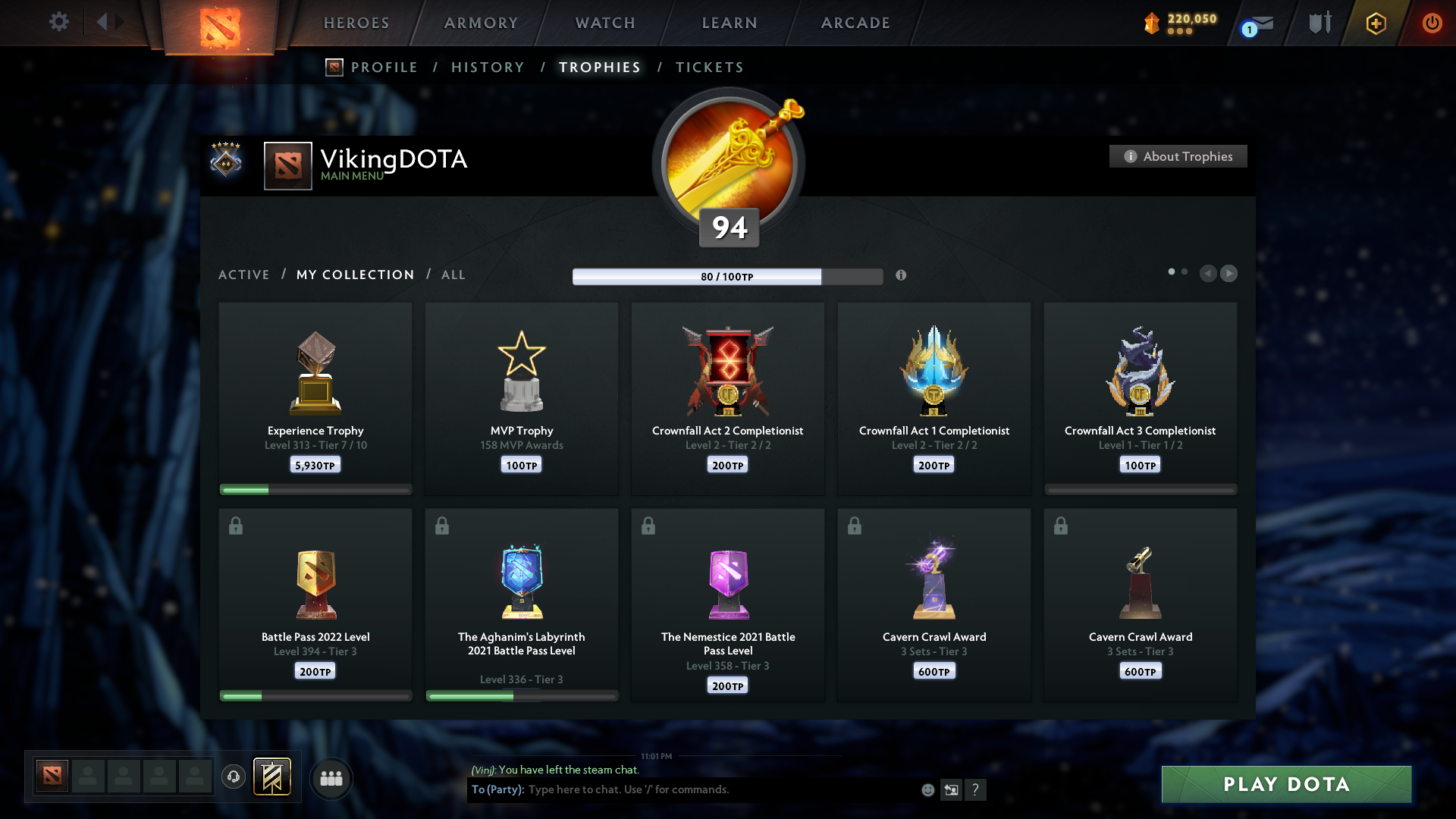This screenshot has width=1456, height=819.
Task: Click the chat help question mark icon
Action: click(x=976, y=789)
